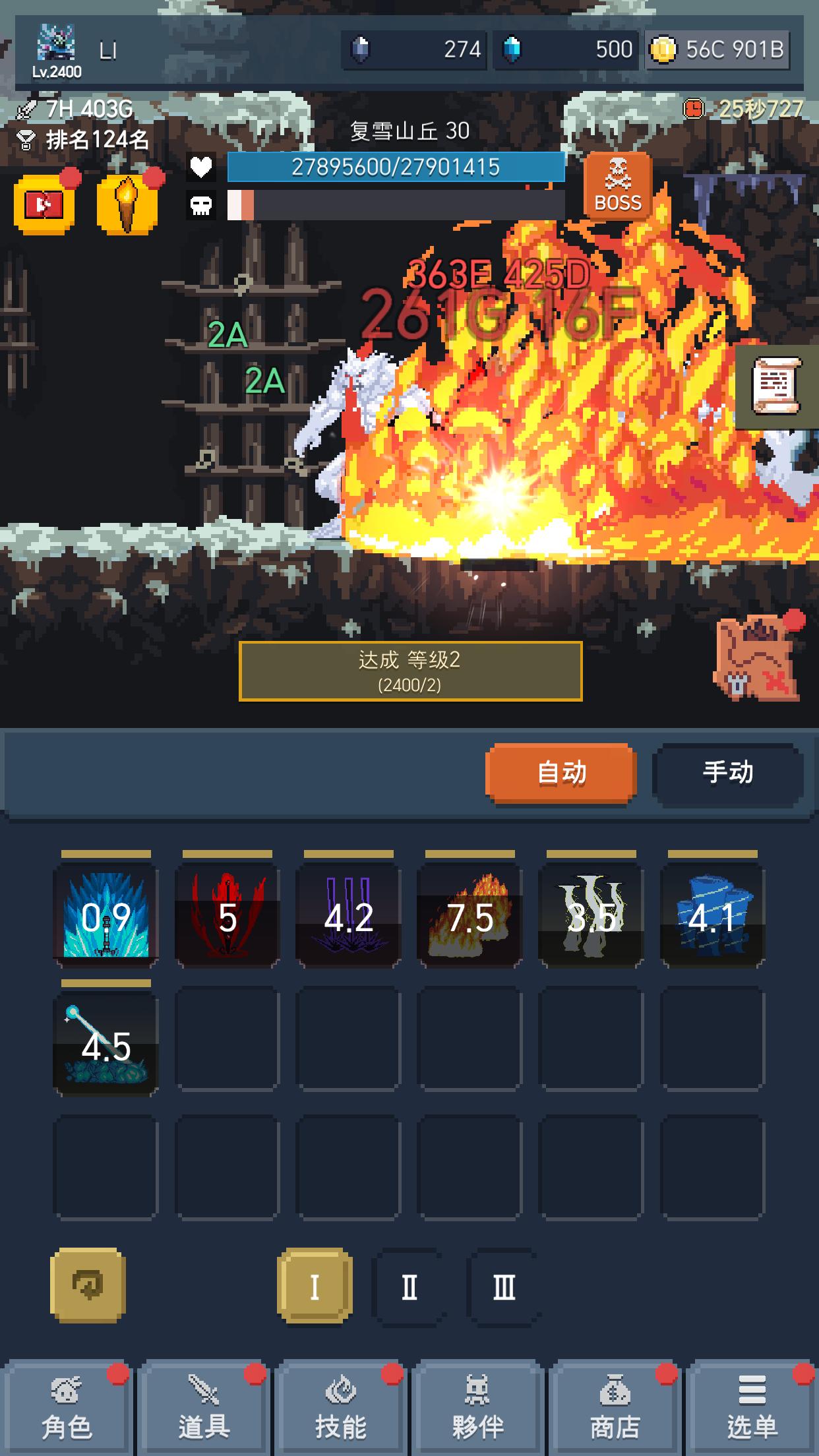
Task: Open the 道具 items tab
Action: [x=204, y=1409]
